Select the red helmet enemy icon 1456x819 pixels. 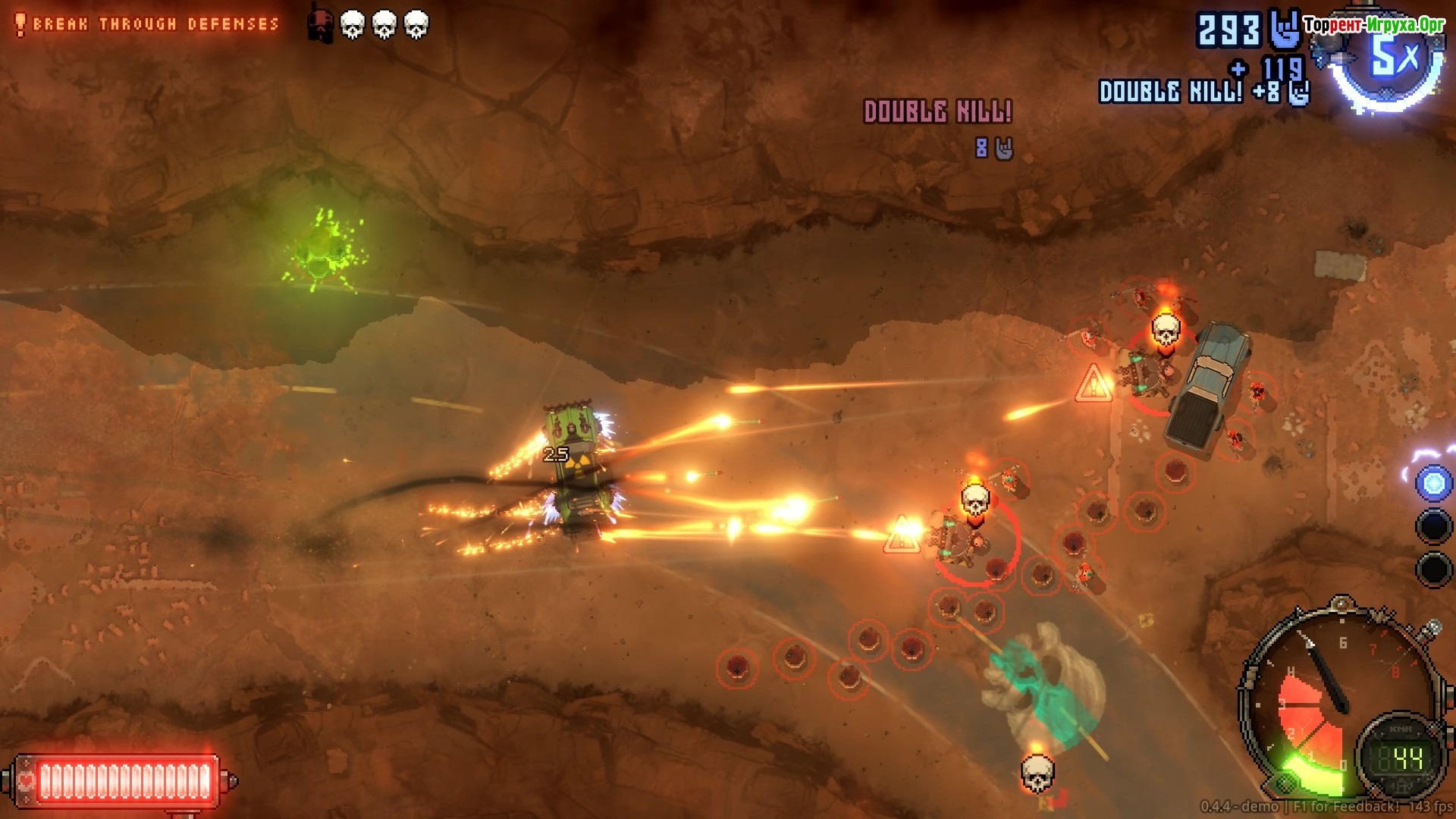tap(320, 26)
